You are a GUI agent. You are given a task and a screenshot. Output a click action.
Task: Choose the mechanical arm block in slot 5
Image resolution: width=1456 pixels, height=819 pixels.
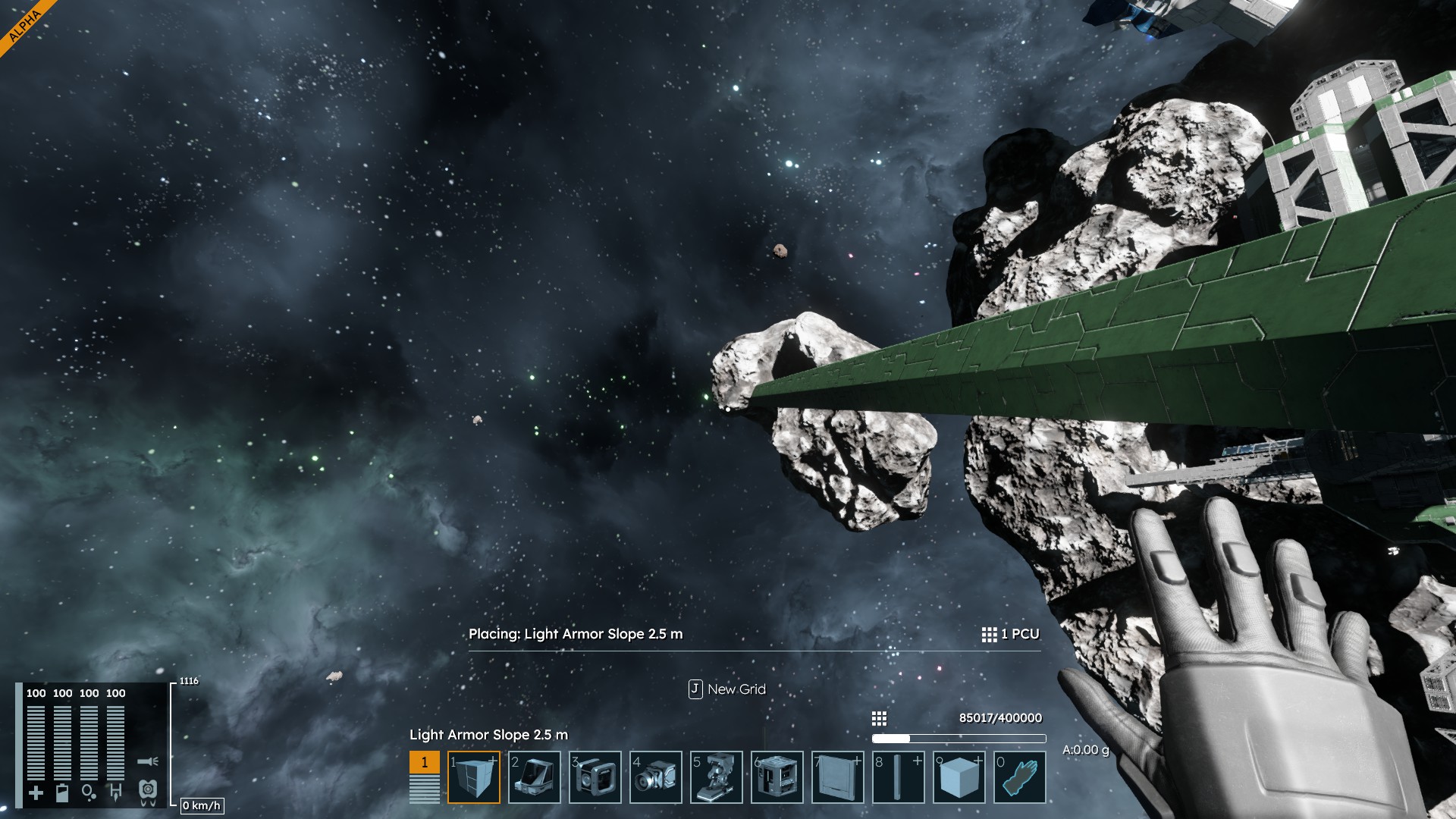(x=717, y=777)
